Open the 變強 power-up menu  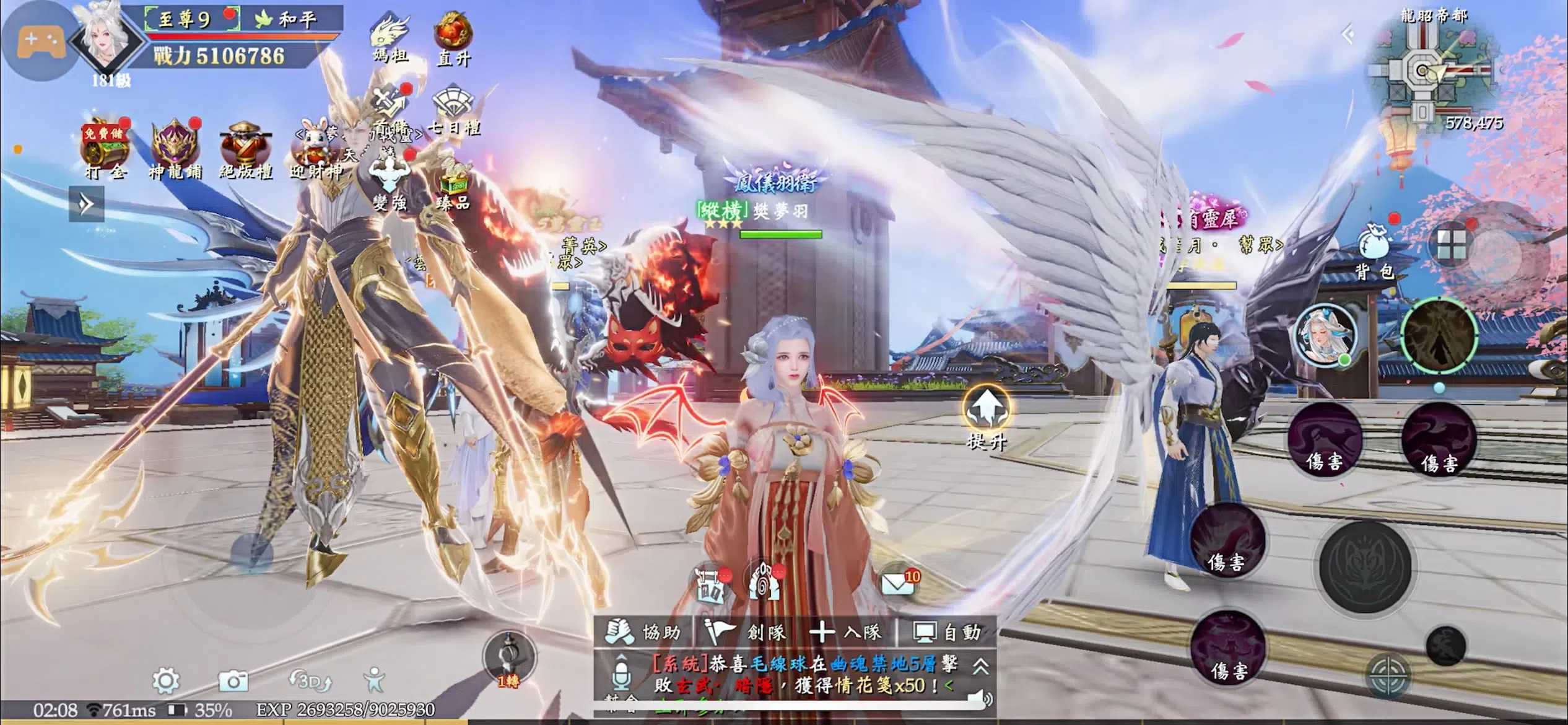point(390,183)
